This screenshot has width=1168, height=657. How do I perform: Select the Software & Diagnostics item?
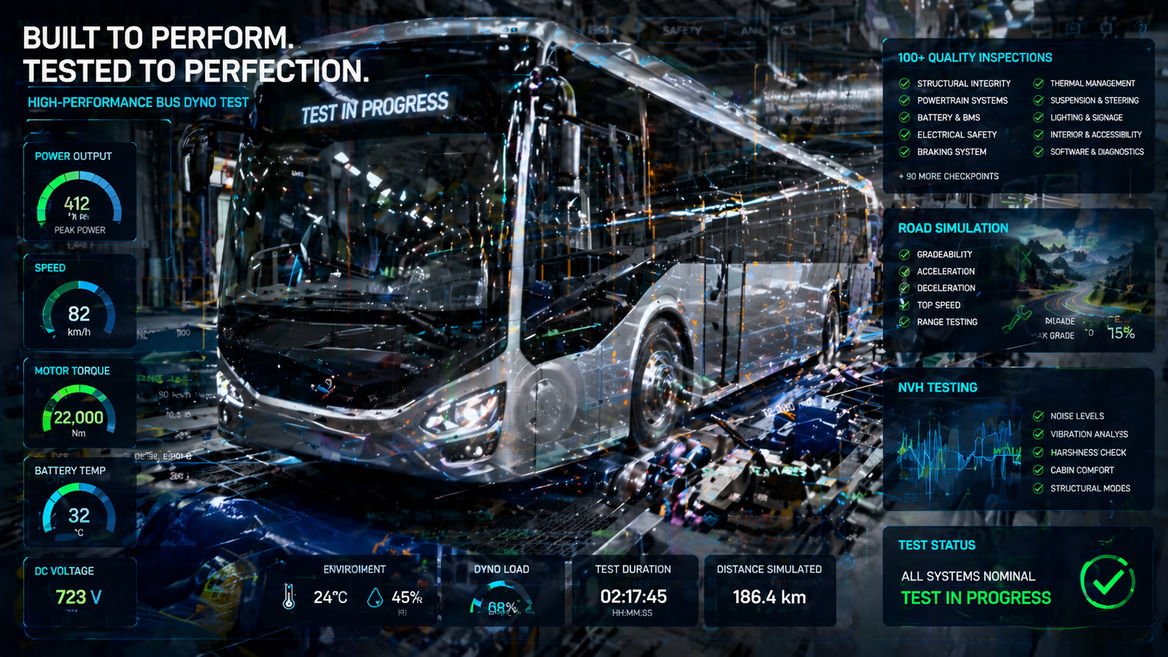[1096, 152]
